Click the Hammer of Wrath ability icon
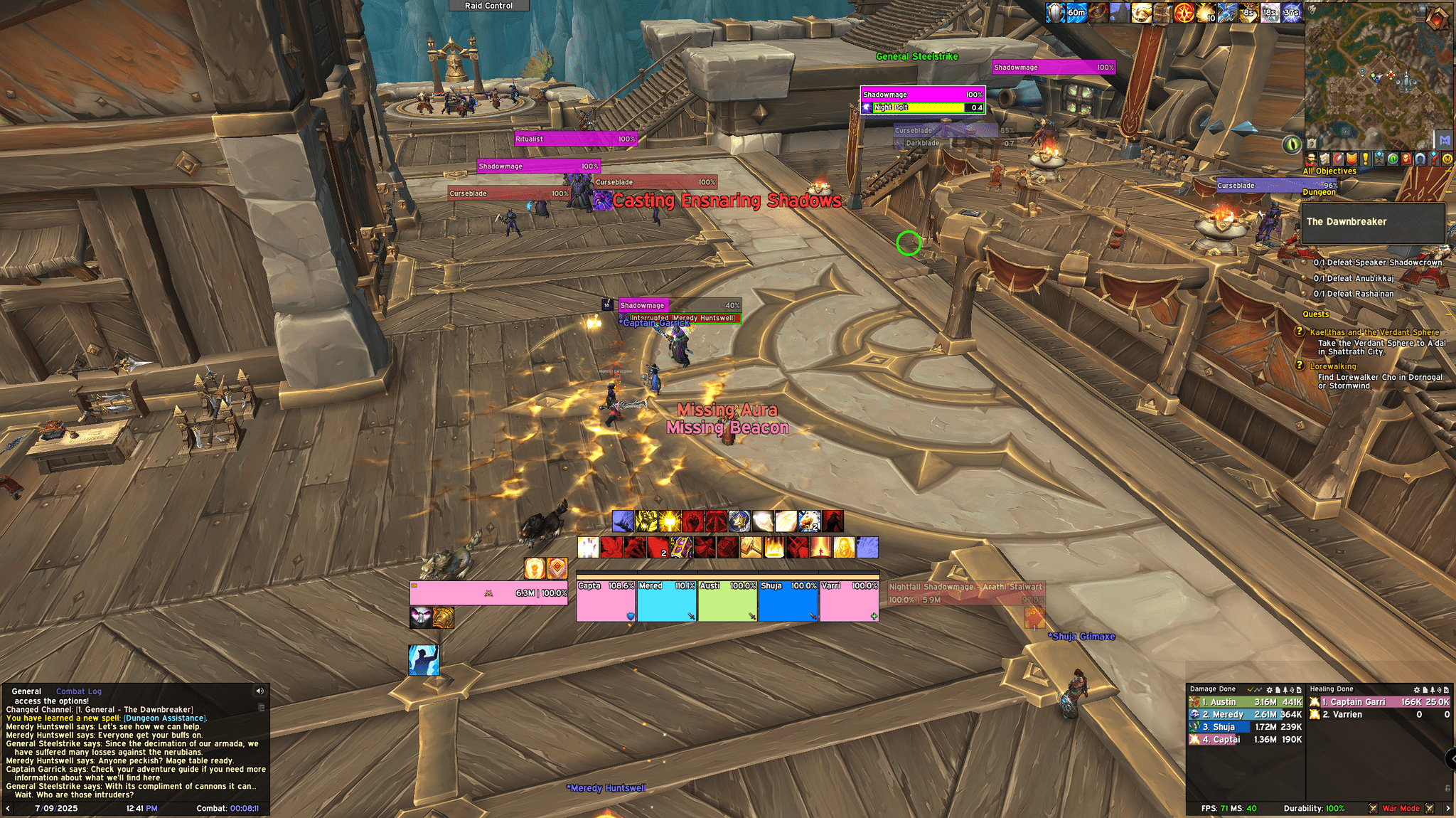Screen dimensions: 1456x818 (751, 548)
